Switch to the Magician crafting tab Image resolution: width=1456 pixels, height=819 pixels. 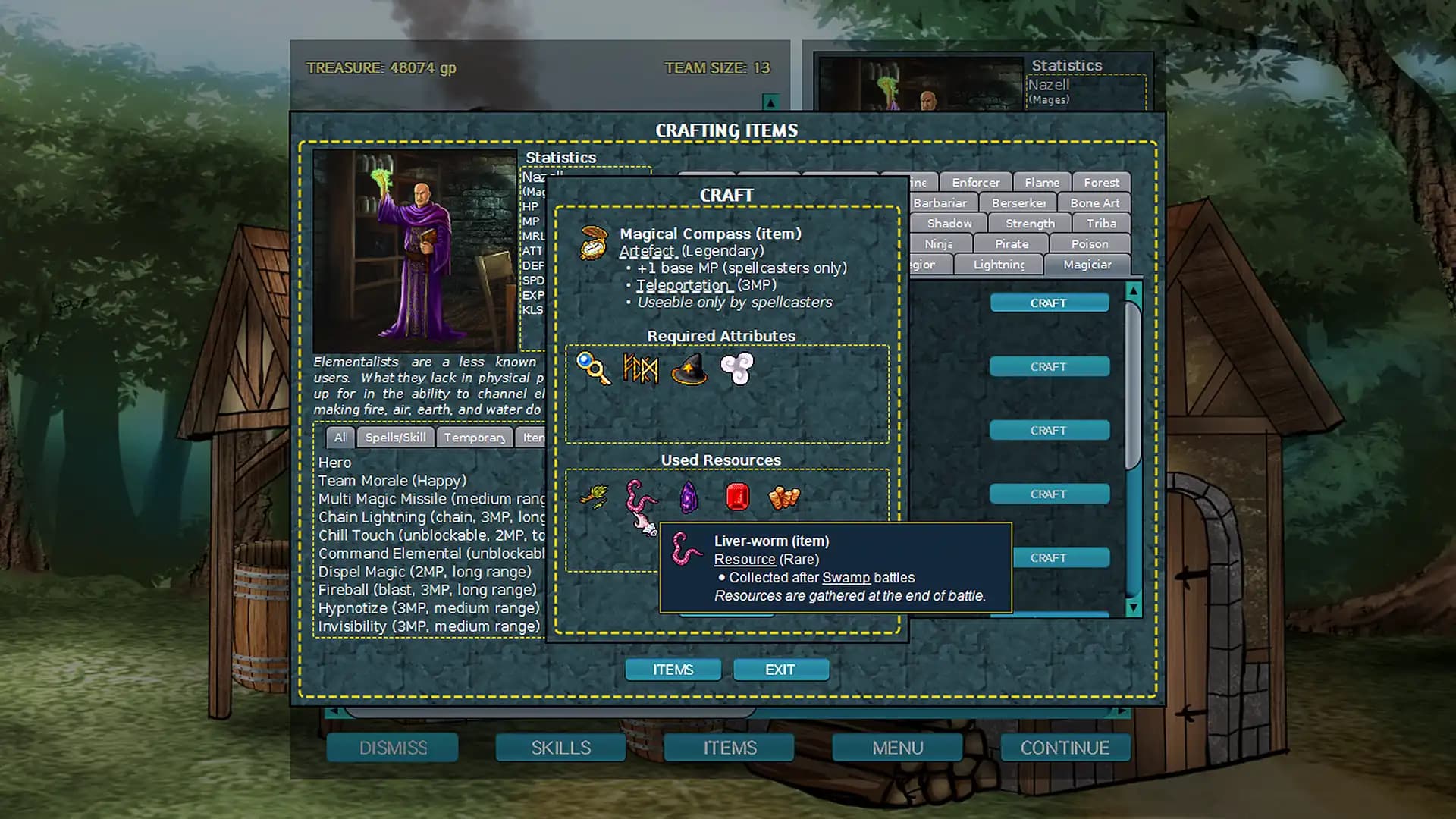tap(1087, 265)
